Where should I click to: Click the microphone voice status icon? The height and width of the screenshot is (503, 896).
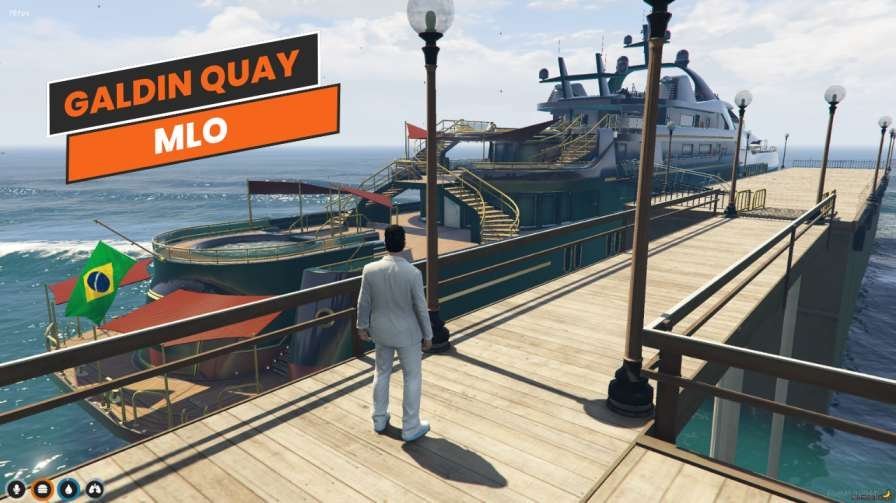coord(18,488)
